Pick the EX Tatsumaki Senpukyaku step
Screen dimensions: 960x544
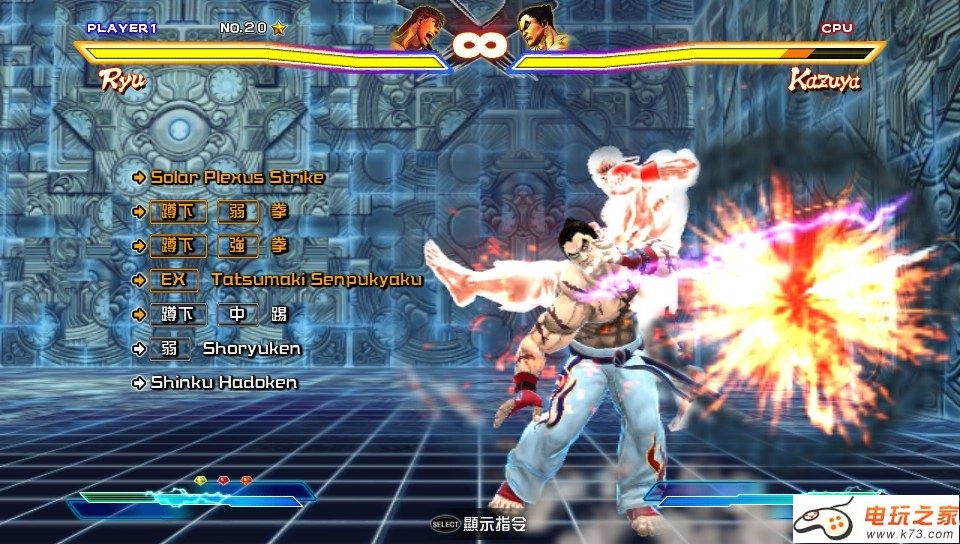tap(285, 280)
